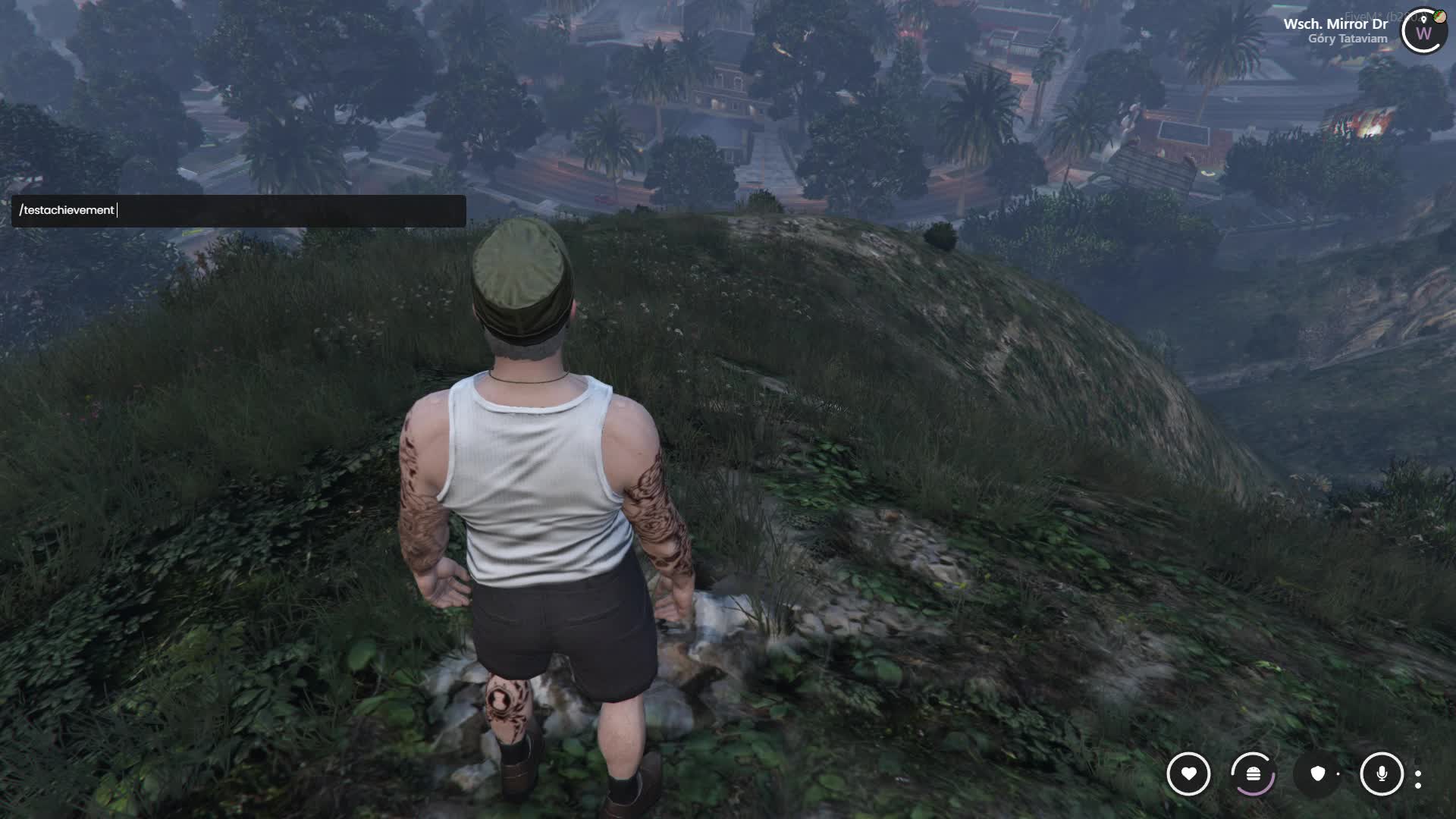1456x819 pixels.
Task: Click the burger hunger icon
Action: tap(1253, 773)
